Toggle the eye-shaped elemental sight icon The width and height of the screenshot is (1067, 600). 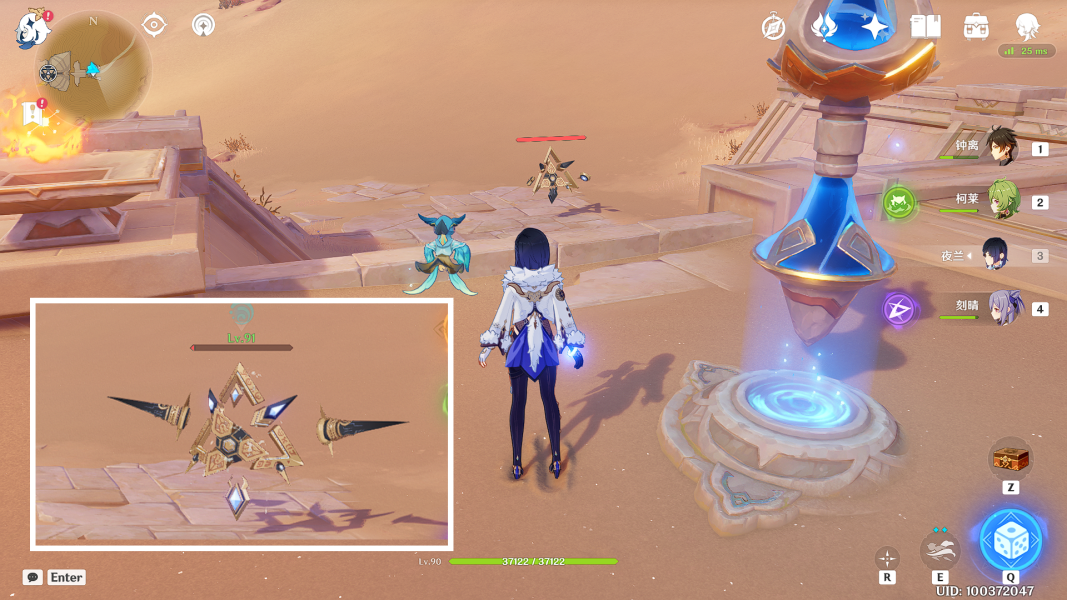[155, 25]
